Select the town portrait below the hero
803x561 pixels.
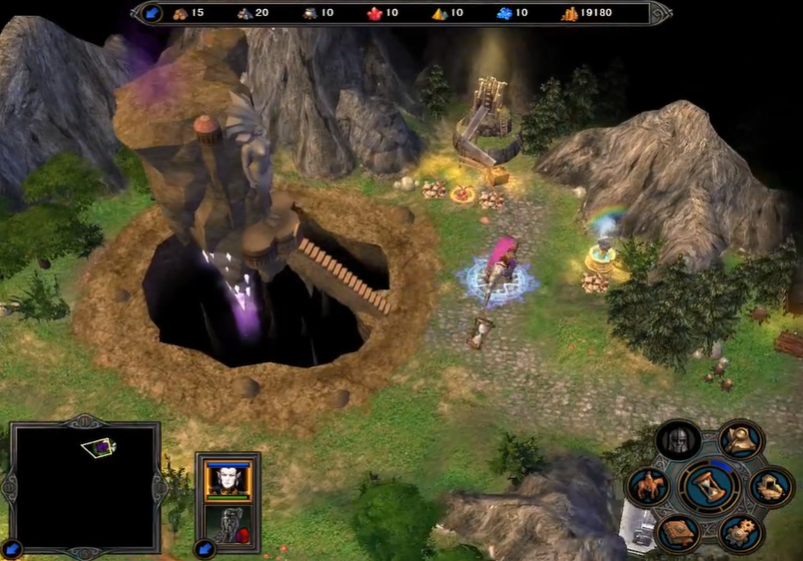(228, 524)
